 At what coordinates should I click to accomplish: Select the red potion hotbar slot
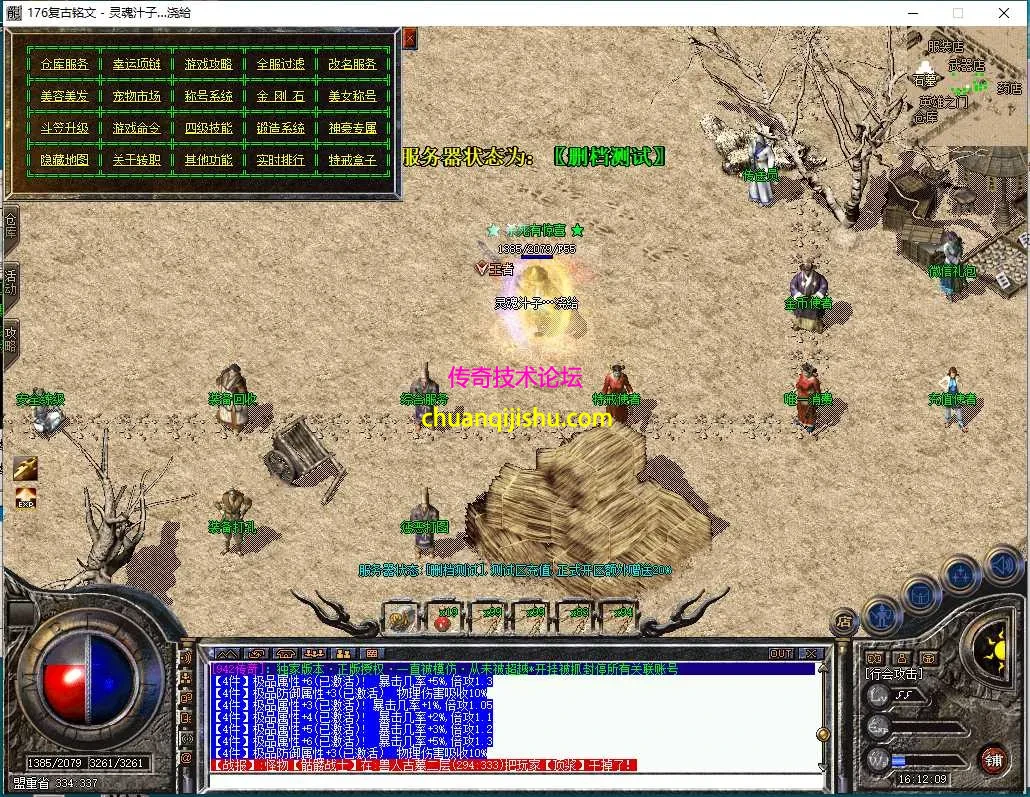tap(440, 618)
